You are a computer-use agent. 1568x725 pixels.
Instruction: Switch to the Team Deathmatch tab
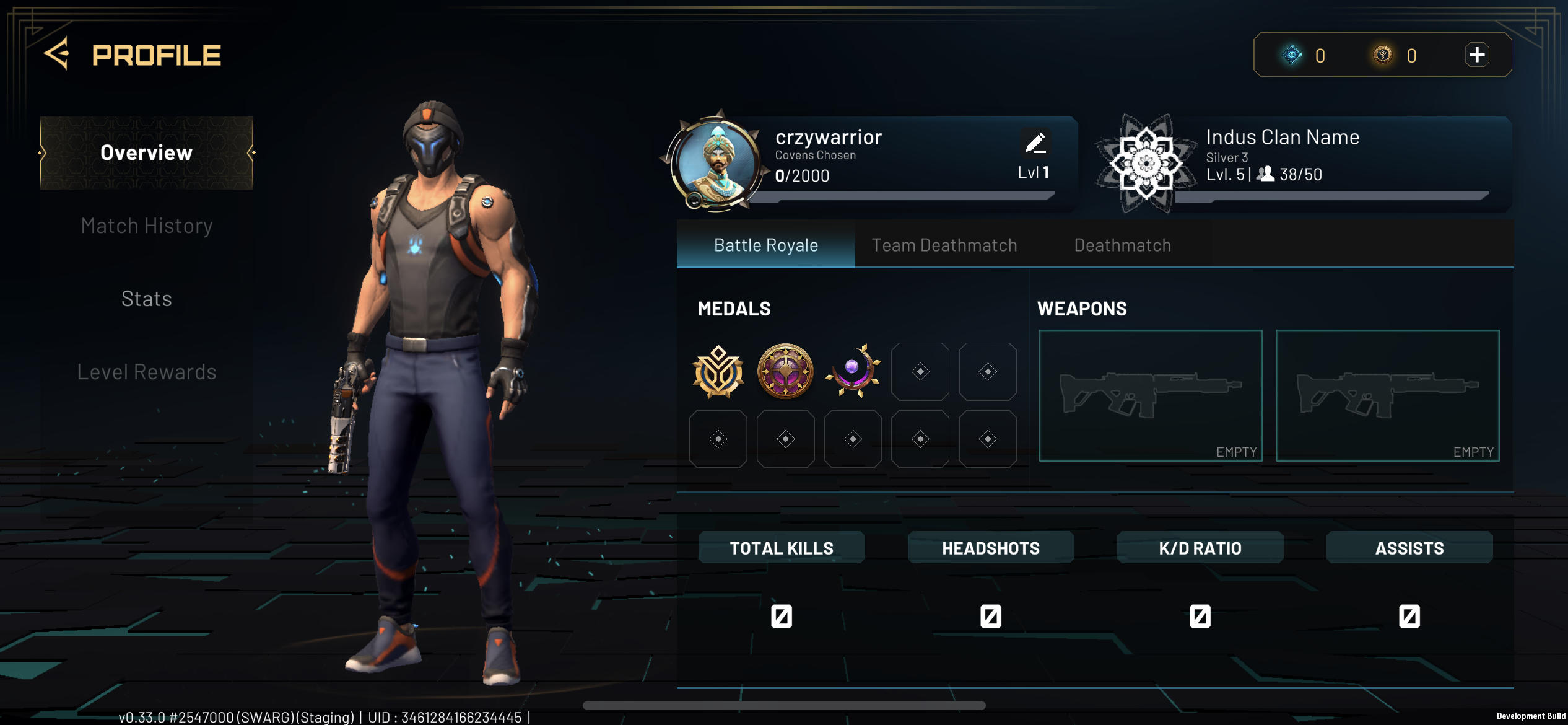click(944, 245)
